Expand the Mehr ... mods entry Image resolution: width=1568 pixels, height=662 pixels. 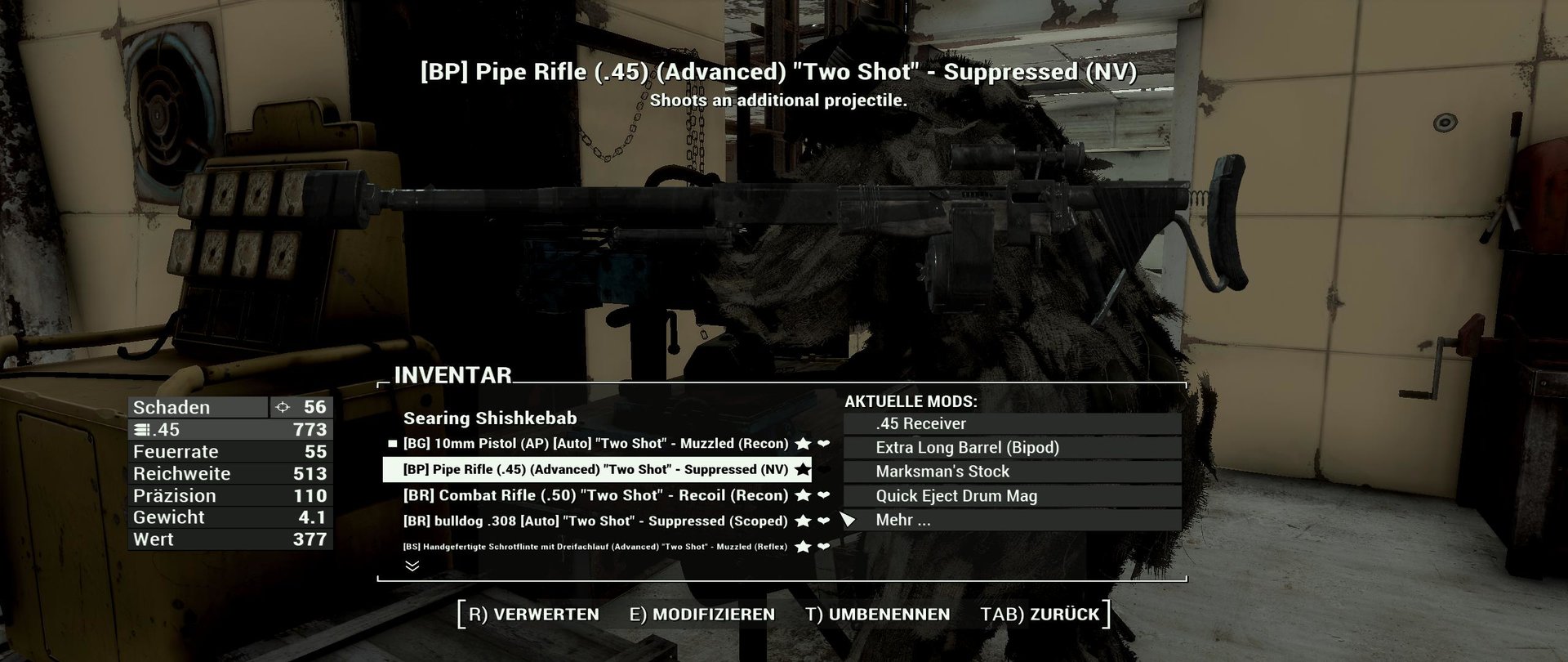pyautogui.click(x=1012, y=520)
